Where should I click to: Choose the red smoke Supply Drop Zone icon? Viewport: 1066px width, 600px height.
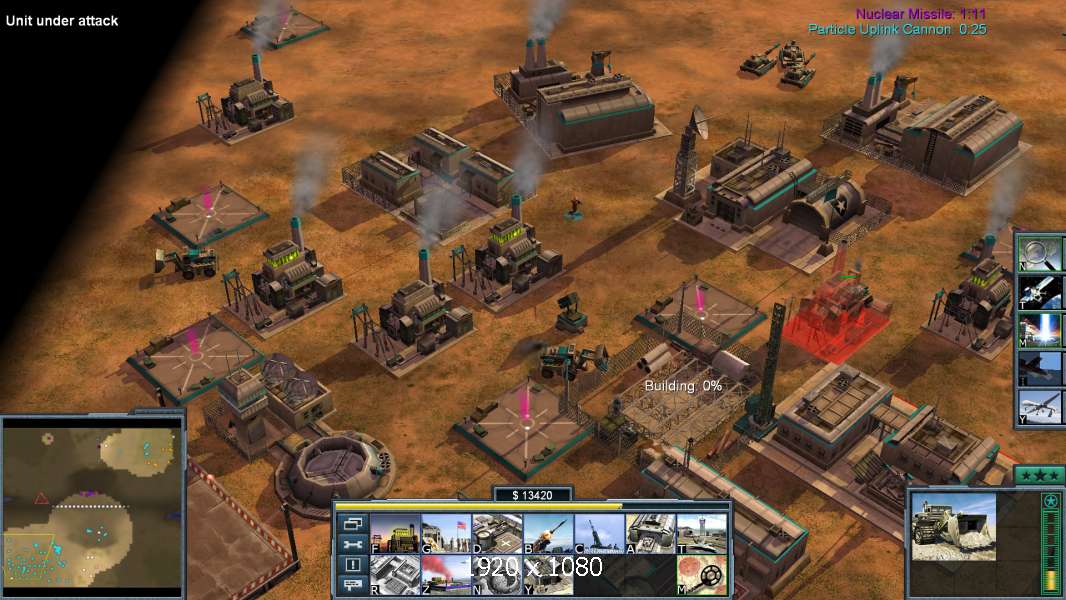point(446,575)
